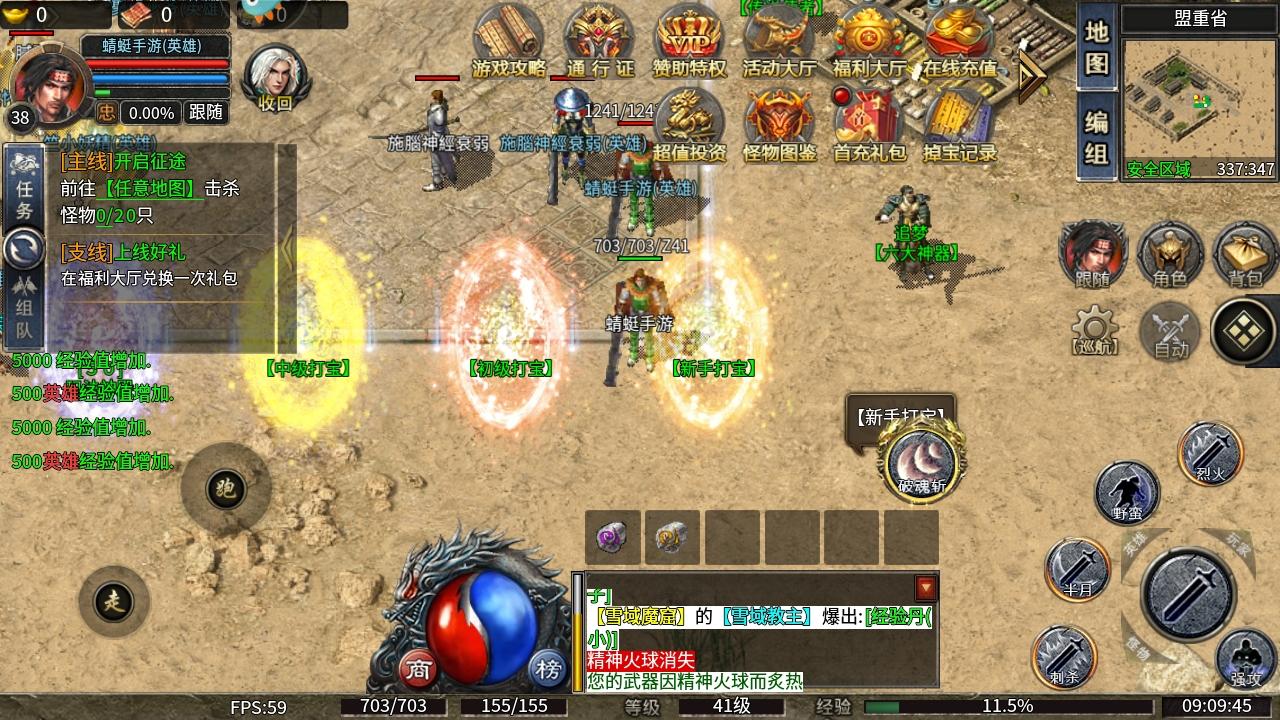Viewport: 1280px width, 720px height.
Task: View the 掉宝记录 drop records
Action: click(x=959, y=124)
